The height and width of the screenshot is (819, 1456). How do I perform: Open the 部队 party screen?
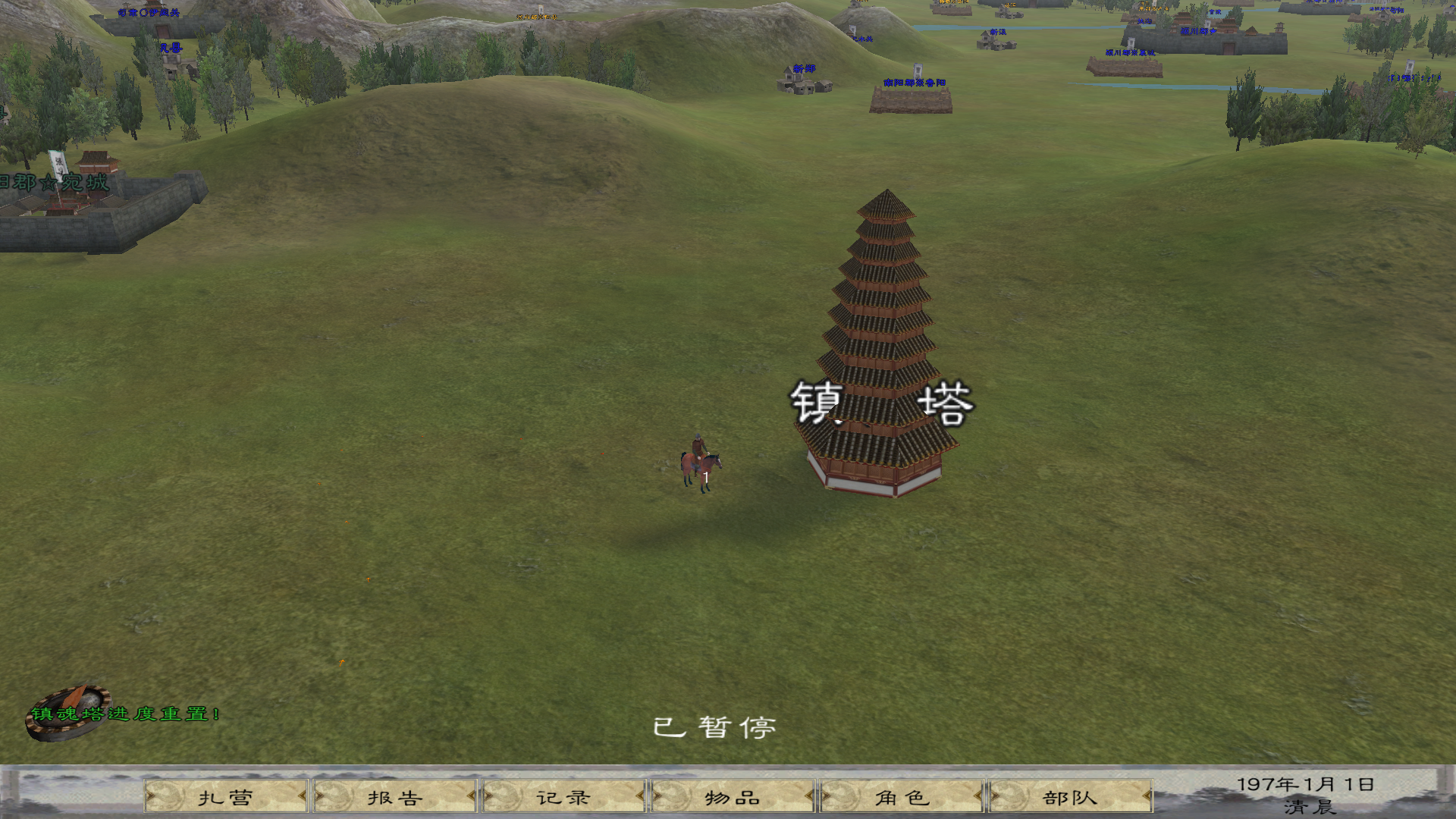(1070, 797)
